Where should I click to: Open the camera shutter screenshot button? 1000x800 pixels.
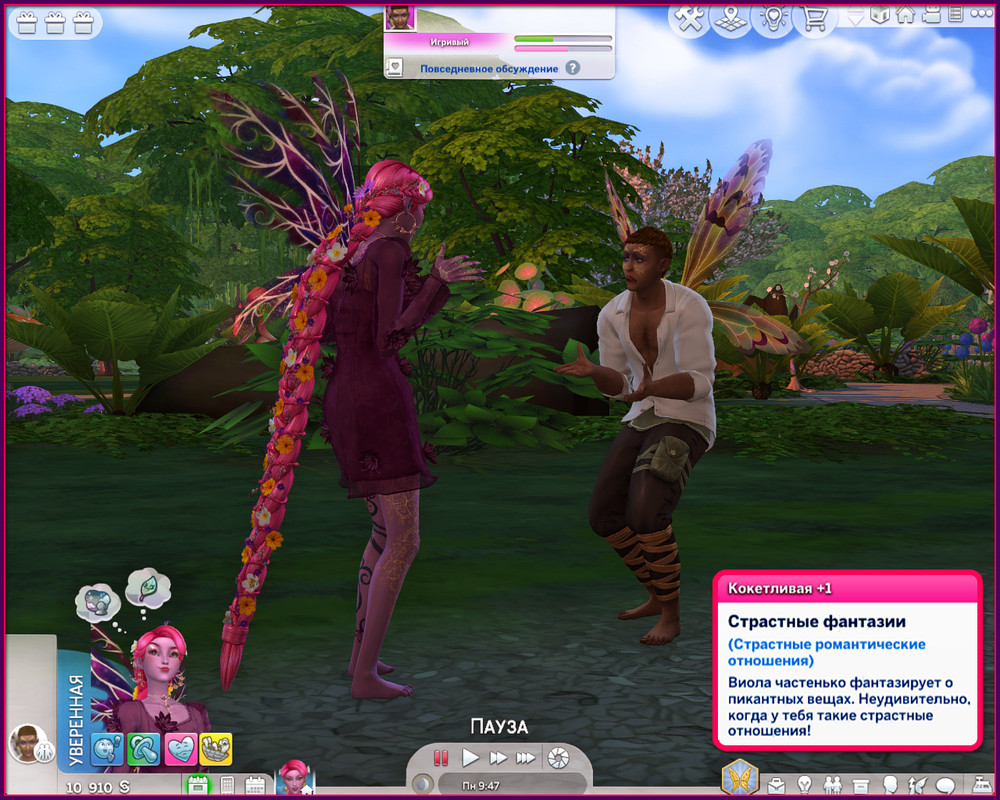click(558, 758)
